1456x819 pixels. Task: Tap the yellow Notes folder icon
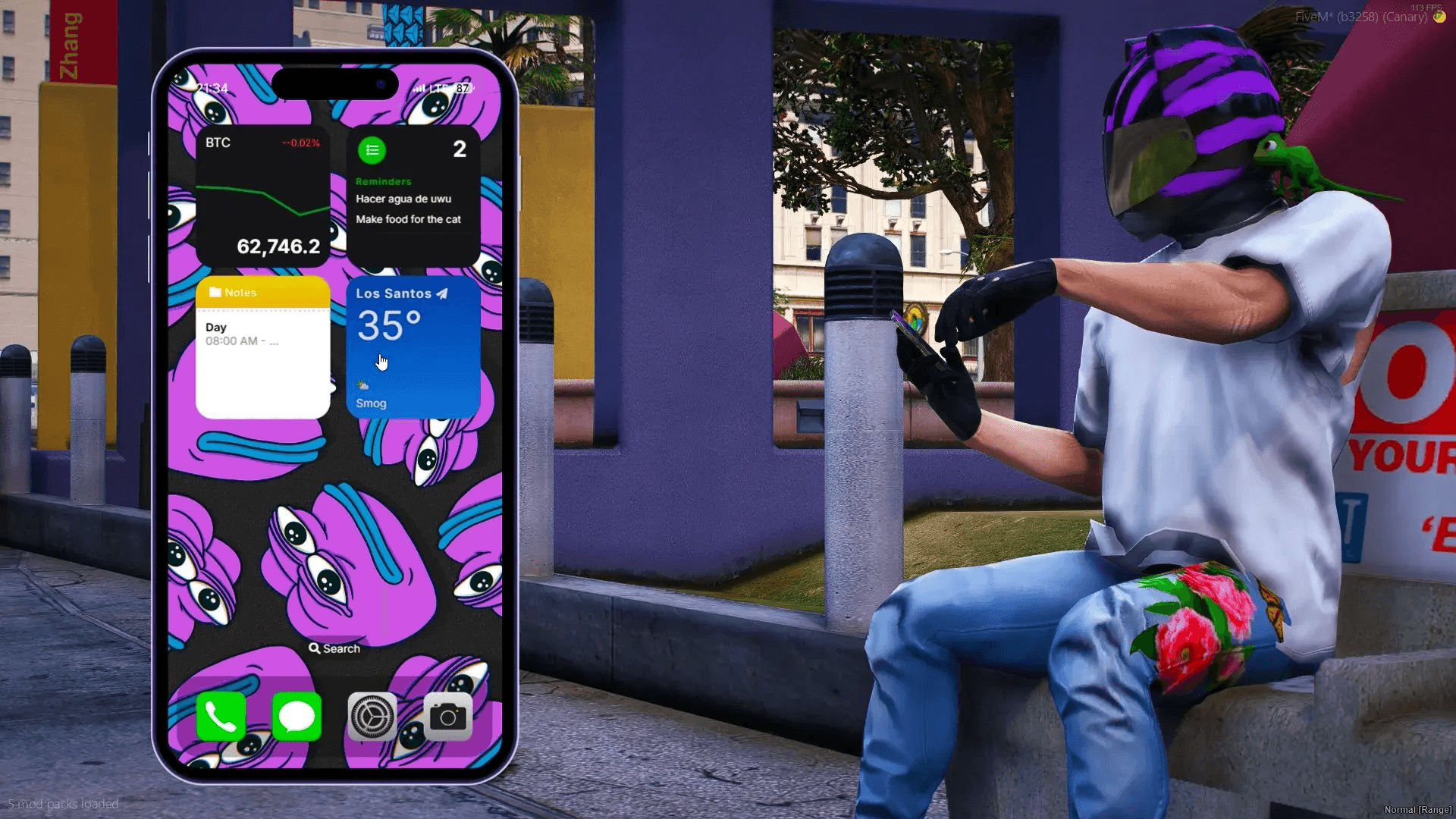pos(216,292)
